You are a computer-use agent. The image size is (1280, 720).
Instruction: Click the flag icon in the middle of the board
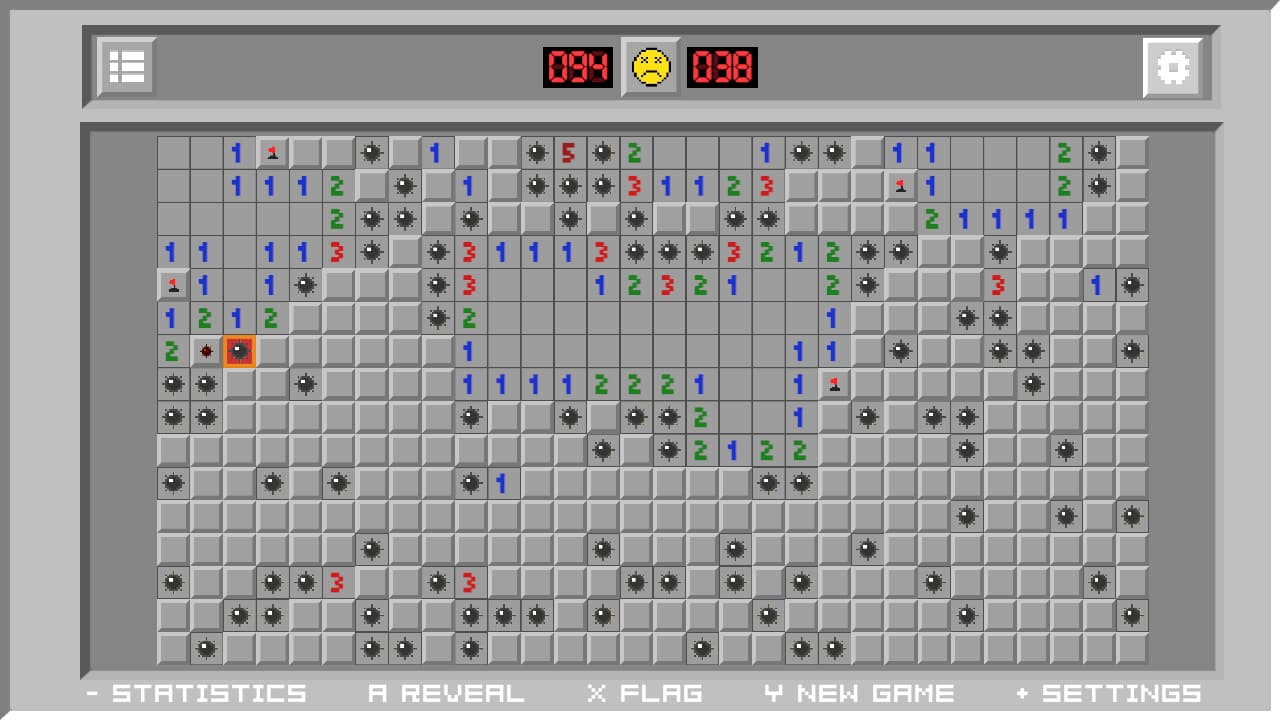[x=834, y=384]
